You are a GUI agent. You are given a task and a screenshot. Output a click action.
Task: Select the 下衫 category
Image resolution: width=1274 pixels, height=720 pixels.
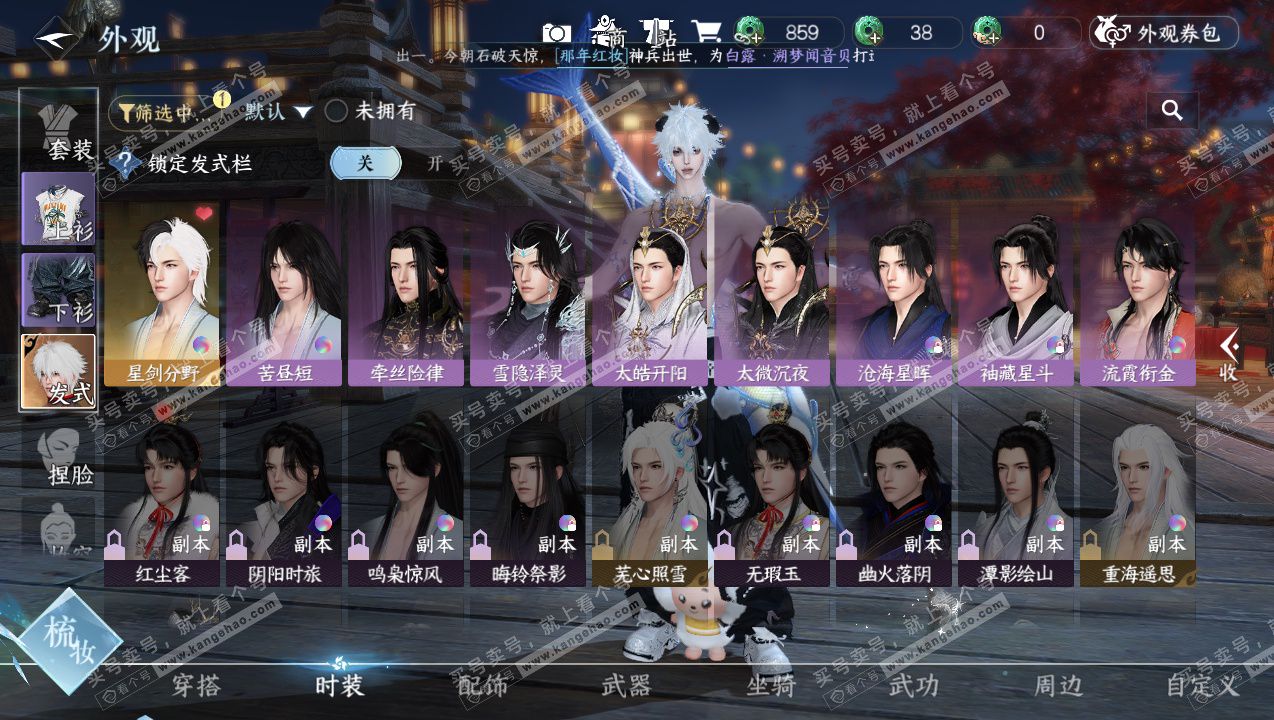coord(59,290)
